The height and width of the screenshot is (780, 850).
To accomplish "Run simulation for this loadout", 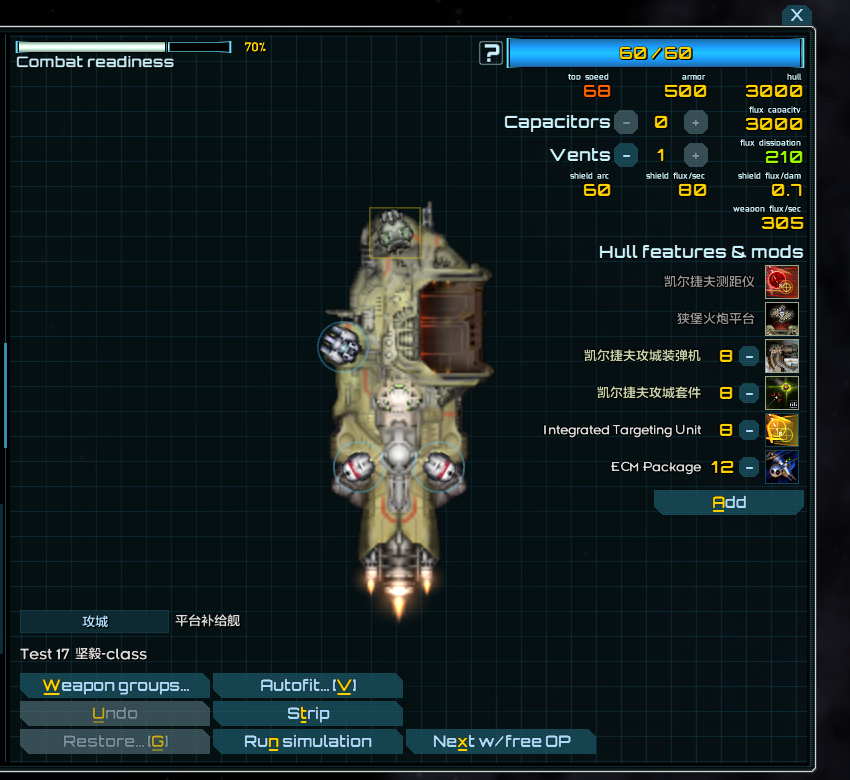I will (308, 742).
